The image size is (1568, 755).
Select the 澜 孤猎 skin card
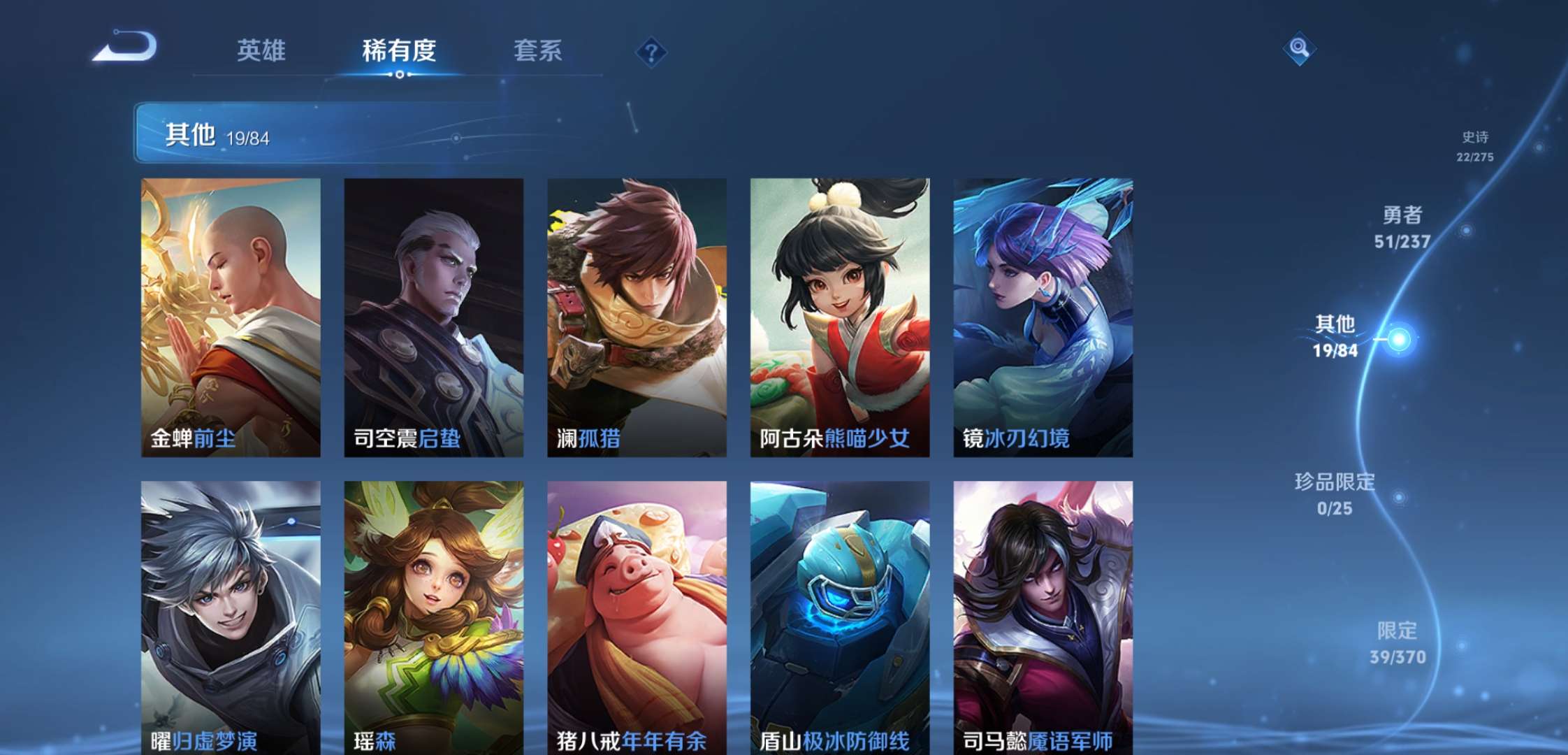[x=637, y=317]
